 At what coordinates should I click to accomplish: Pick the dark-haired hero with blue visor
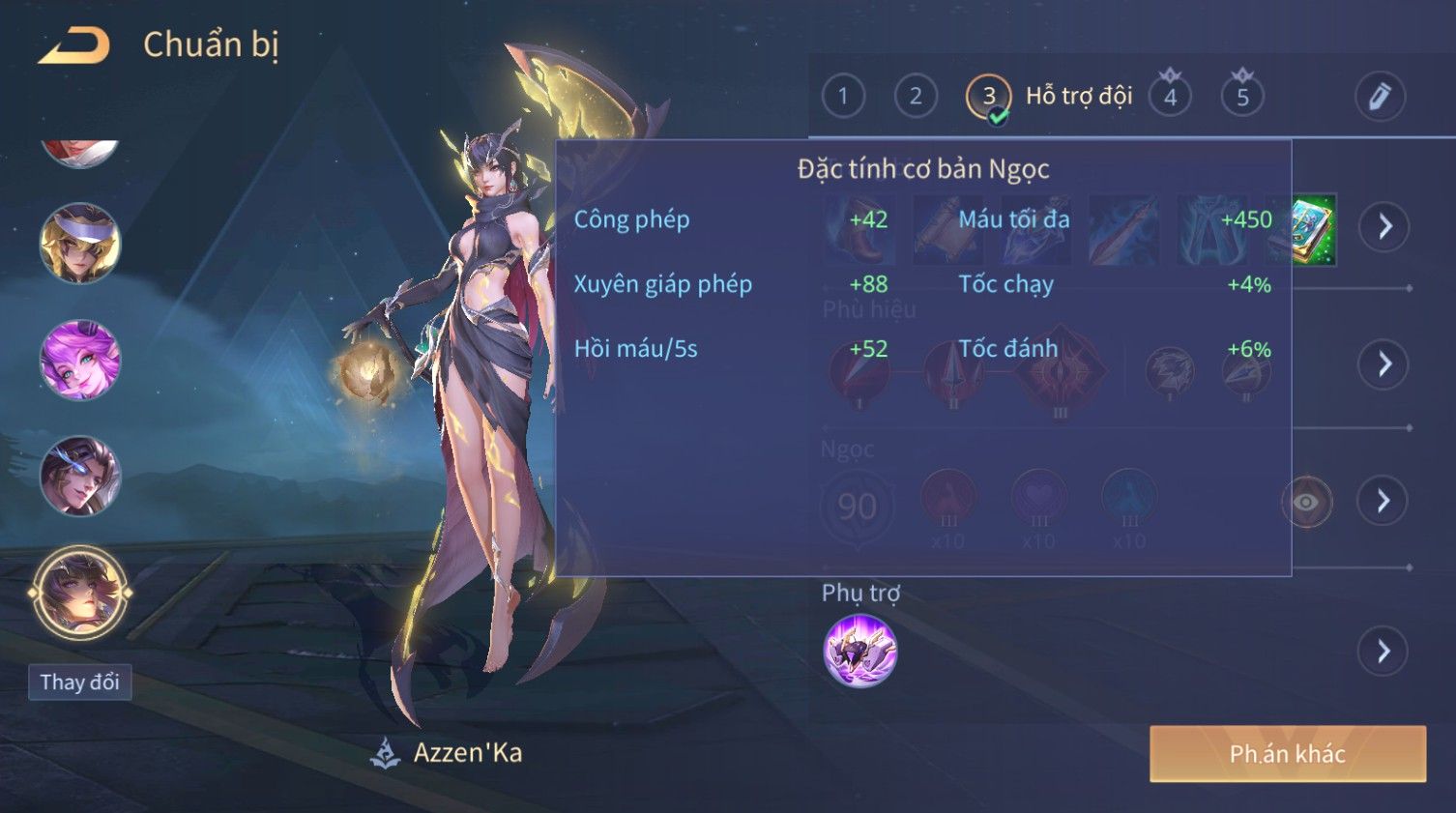(x=80, y=476)
